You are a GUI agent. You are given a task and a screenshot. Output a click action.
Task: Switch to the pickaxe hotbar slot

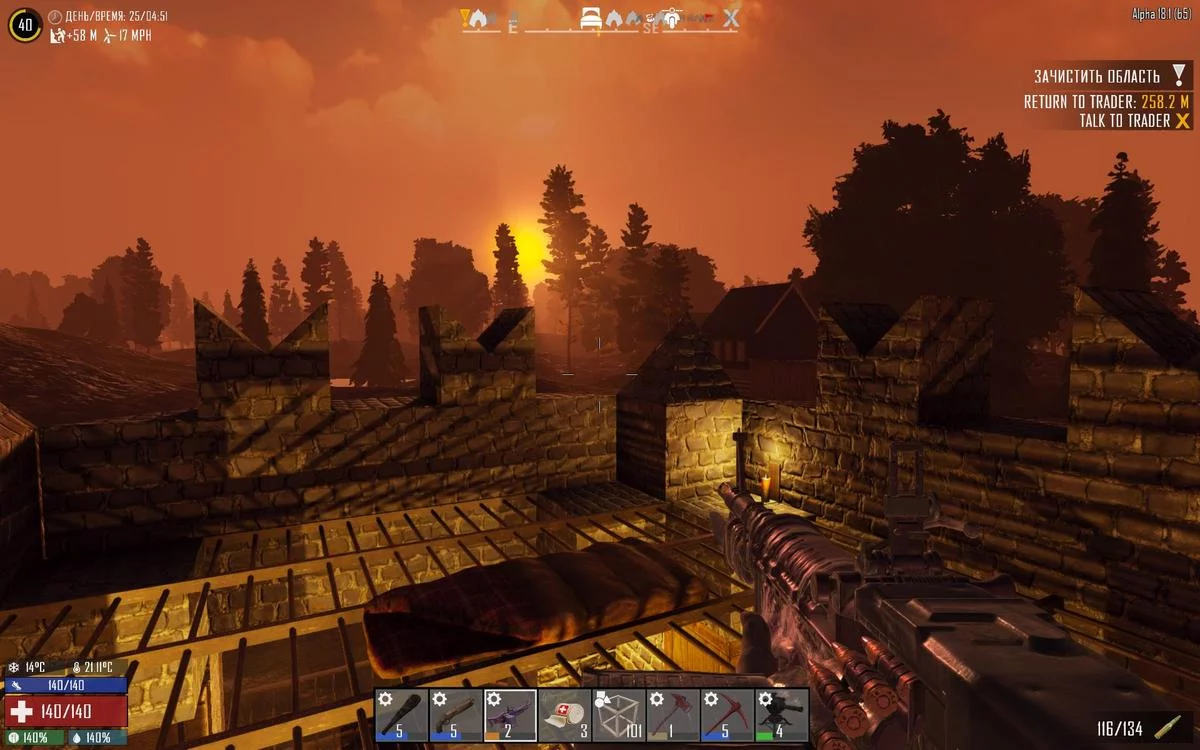point(727,715)
